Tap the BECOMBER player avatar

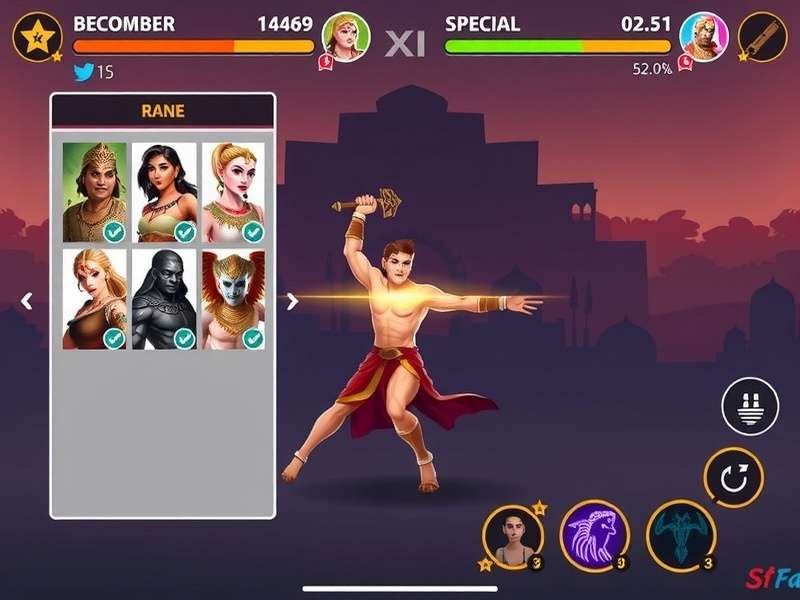pos(345,39)
